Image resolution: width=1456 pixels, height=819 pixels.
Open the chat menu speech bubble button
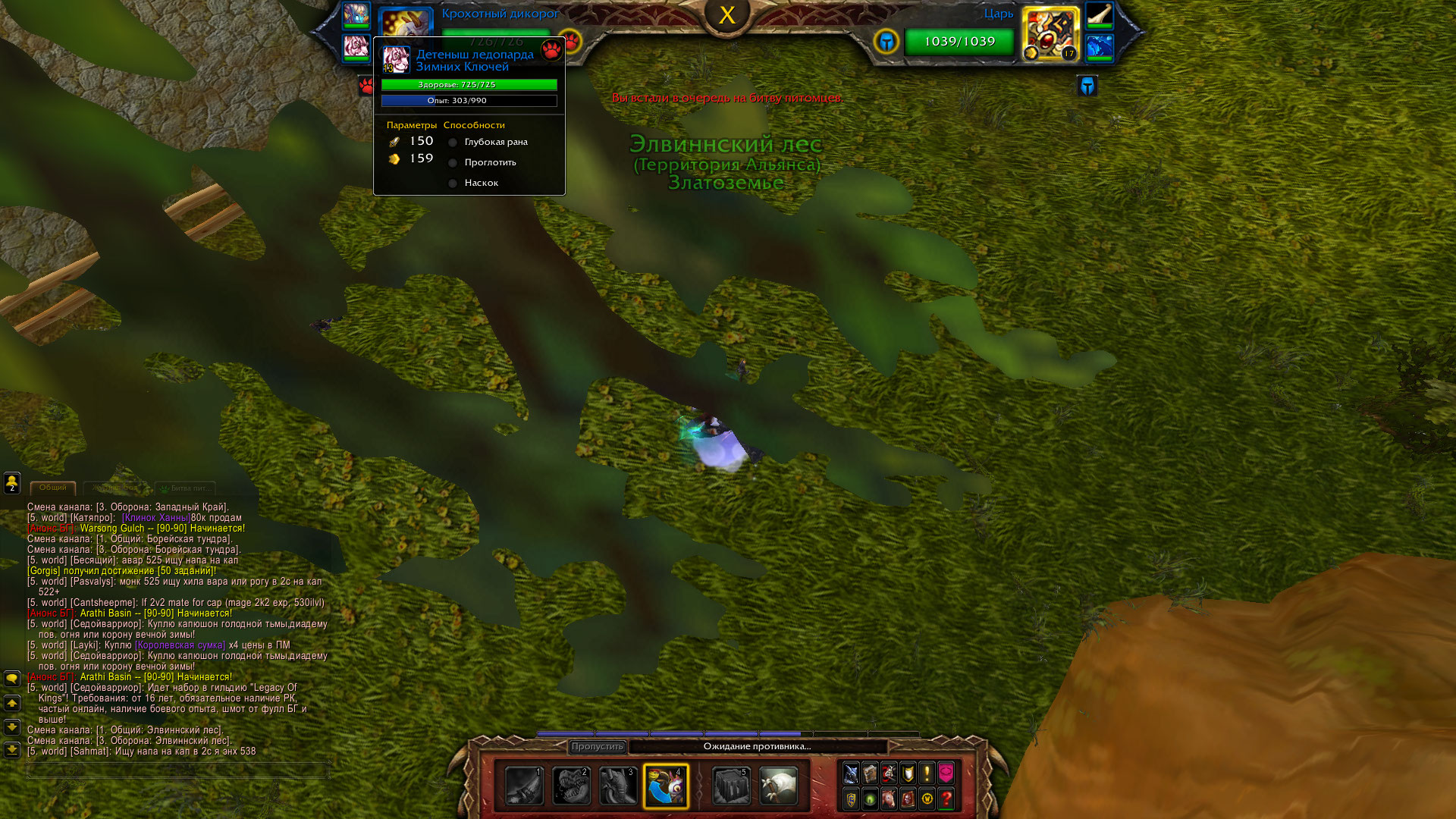coord(12,679)
